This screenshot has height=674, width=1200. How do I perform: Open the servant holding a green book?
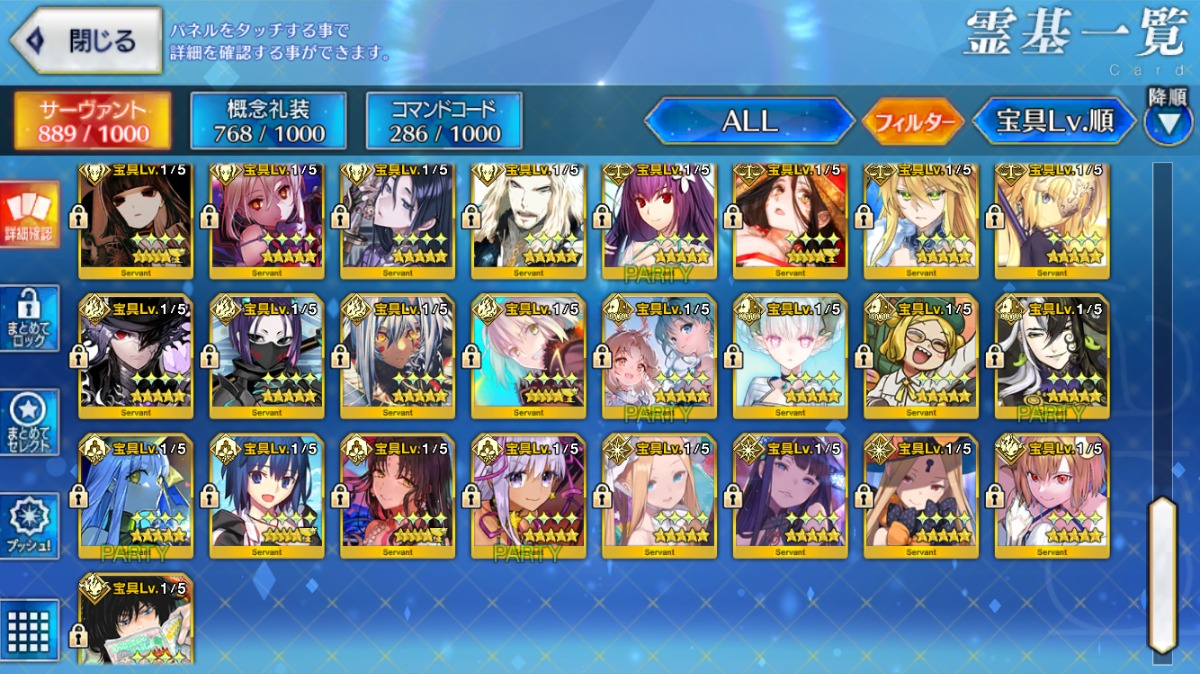(136, 620)
